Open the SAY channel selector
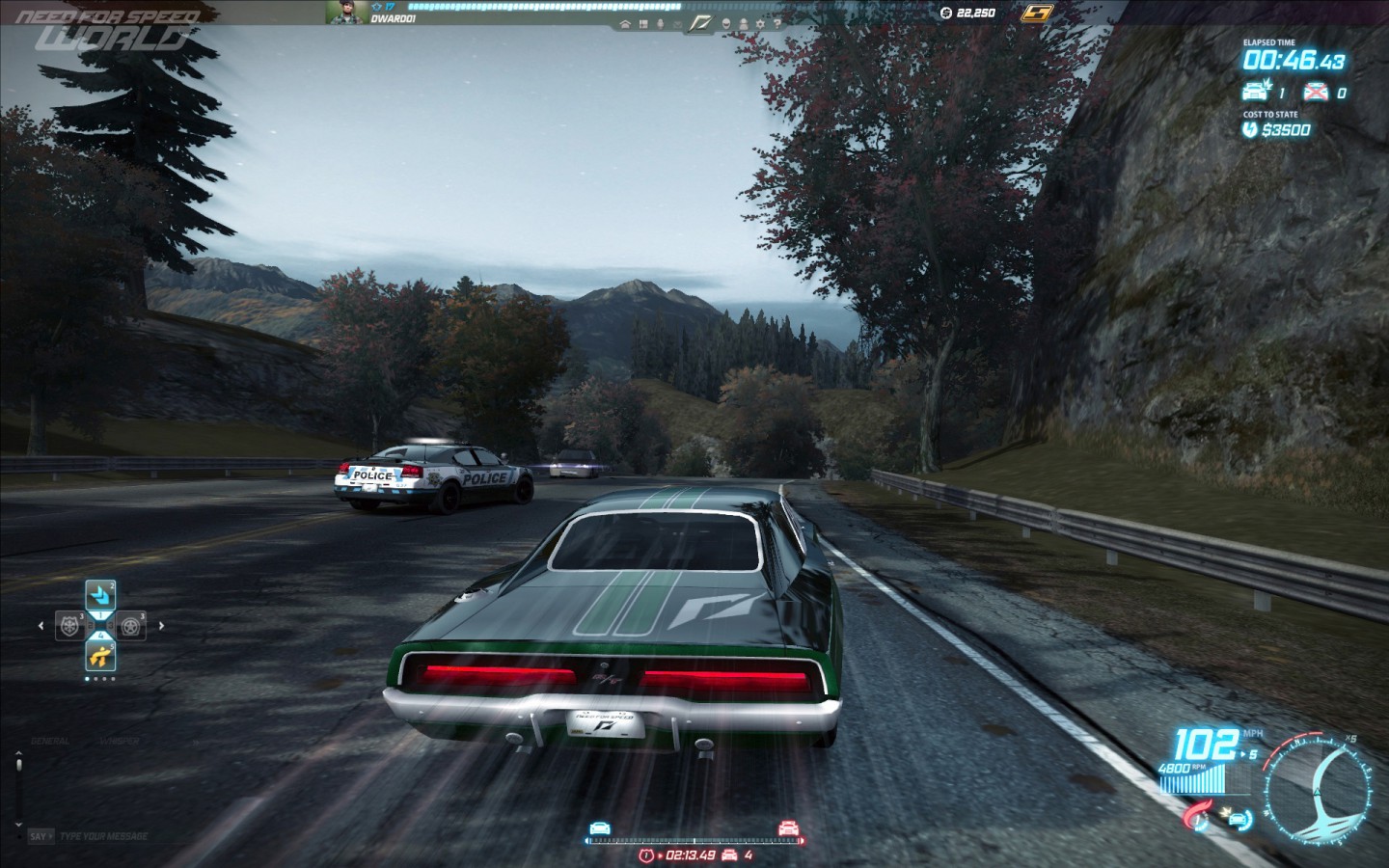Viewport: 1389px width, 868px height. coord(41,835)
